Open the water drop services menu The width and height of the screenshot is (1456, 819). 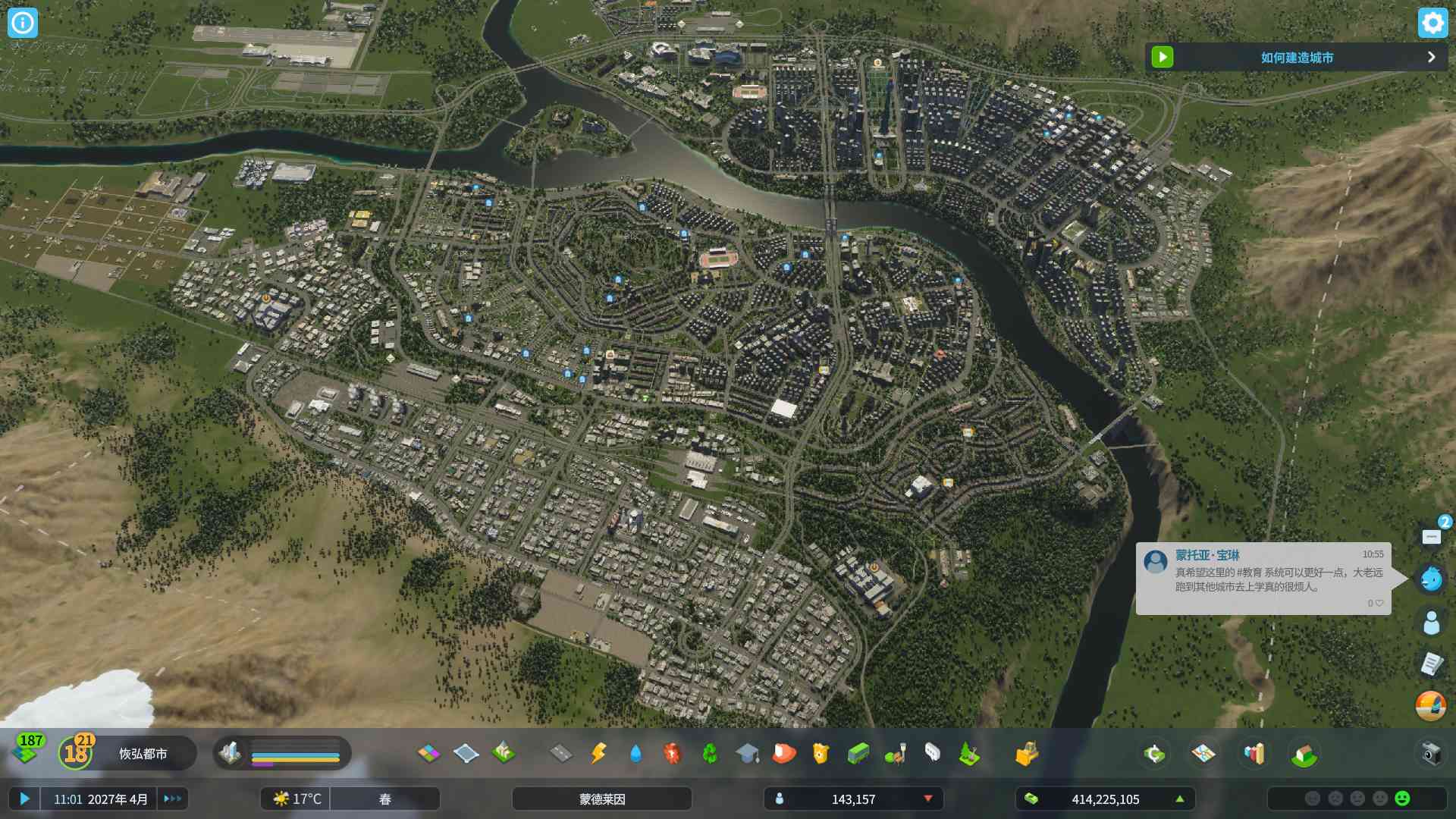coord(635,753)
